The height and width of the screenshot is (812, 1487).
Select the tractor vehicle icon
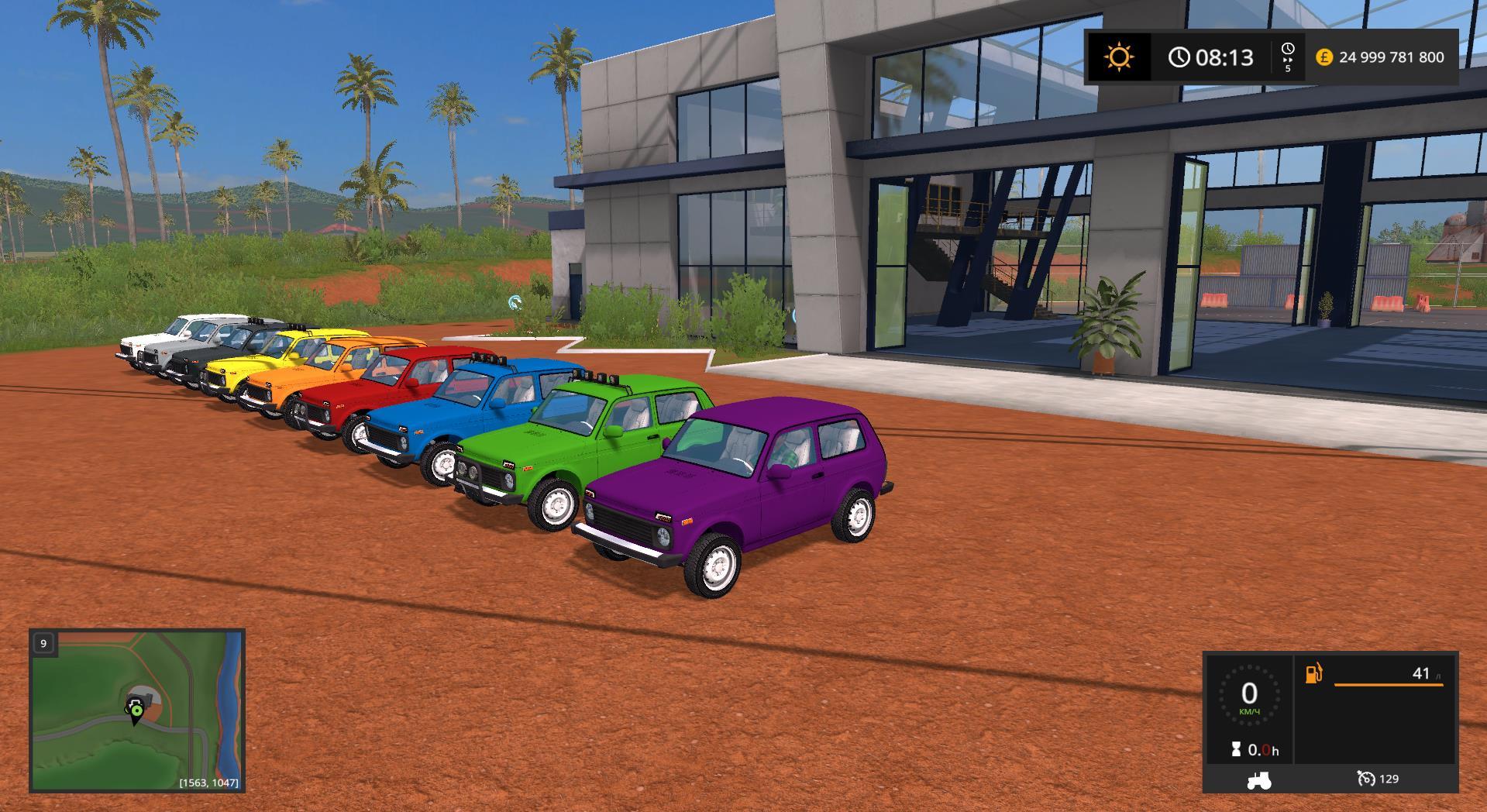[x=1258, y=779]
